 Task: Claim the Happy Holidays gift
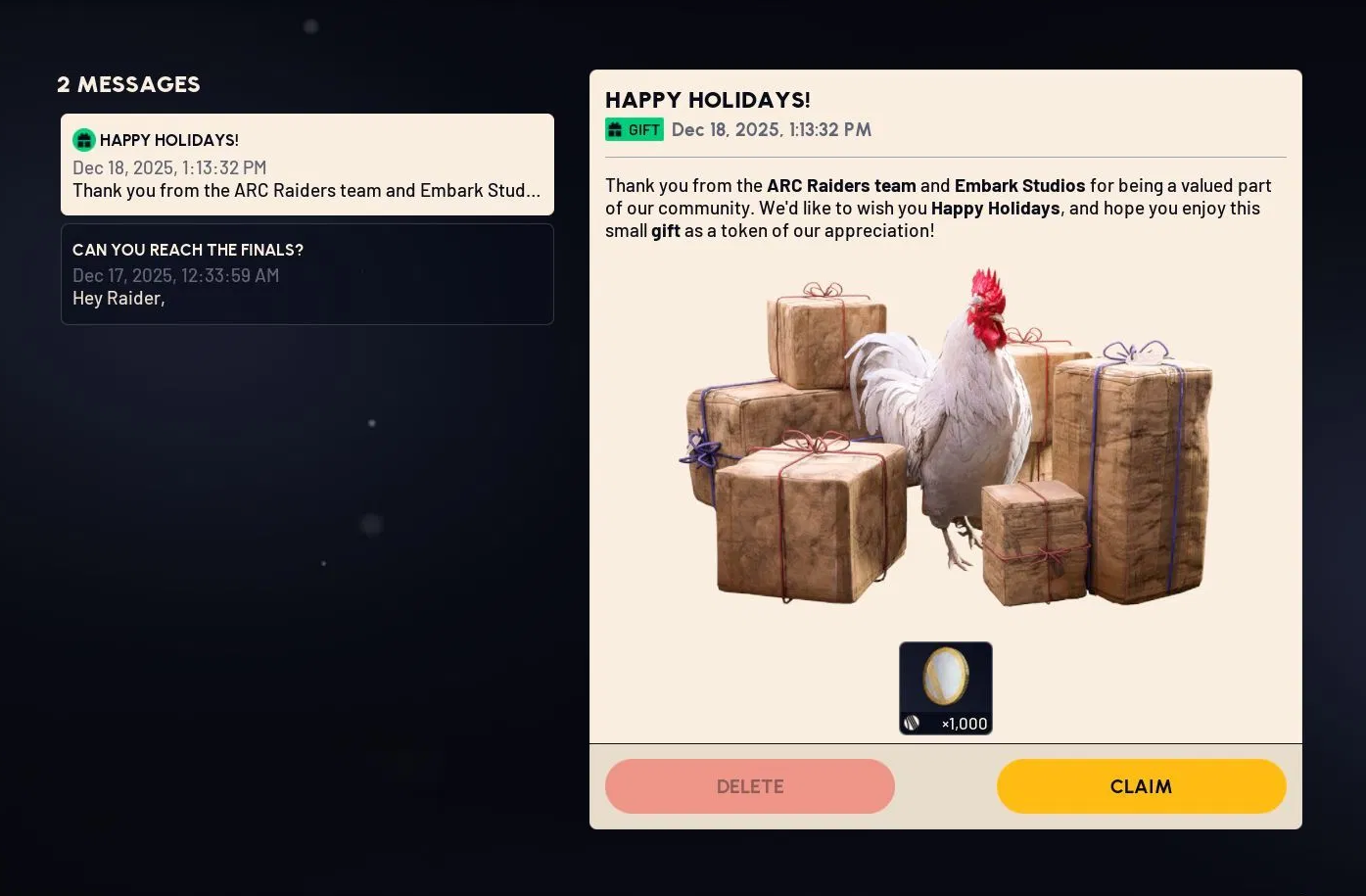tap(1141, 786)
